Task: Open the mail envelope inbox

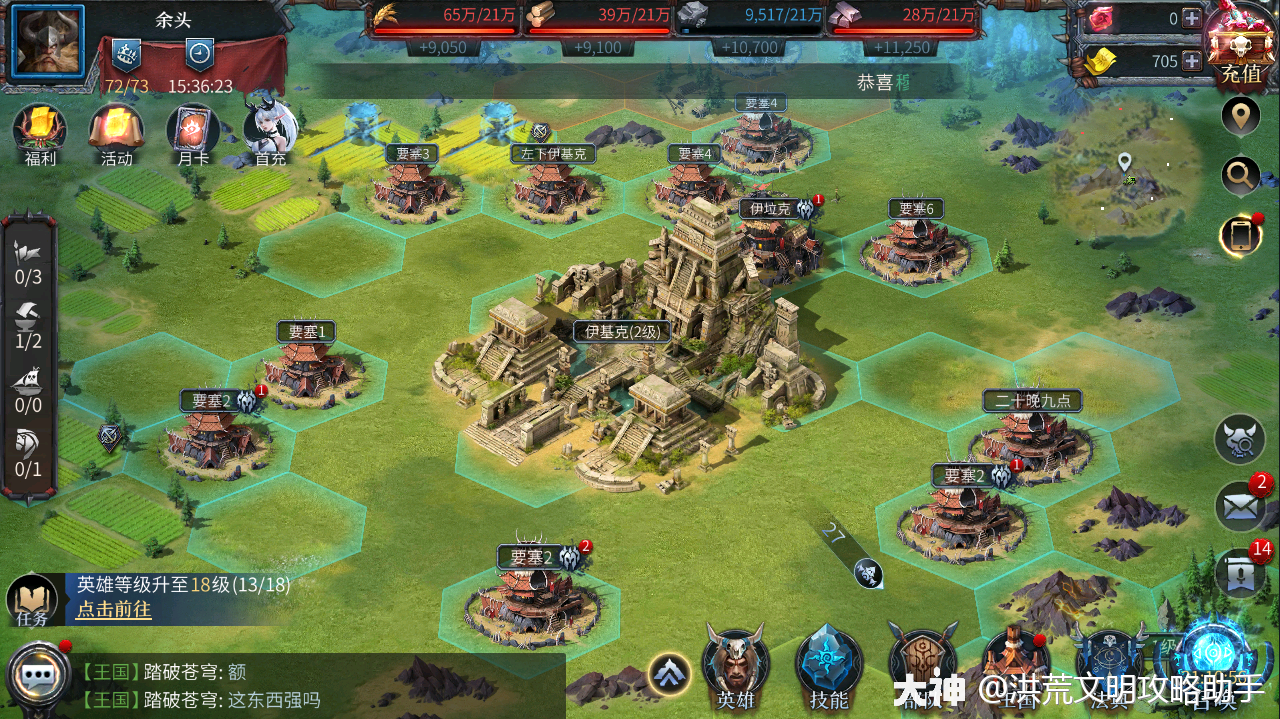Action: [x=1240, y=507]
